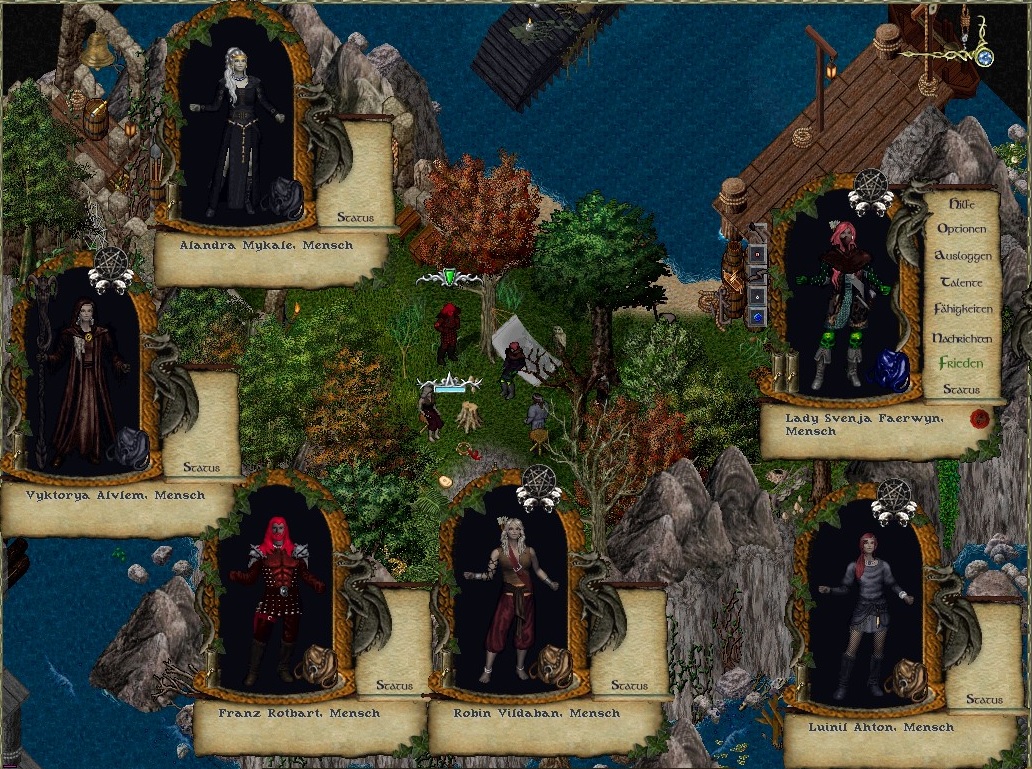View Status of Vyktorya Alviem

pyautogui.click(x=200, y=467)
